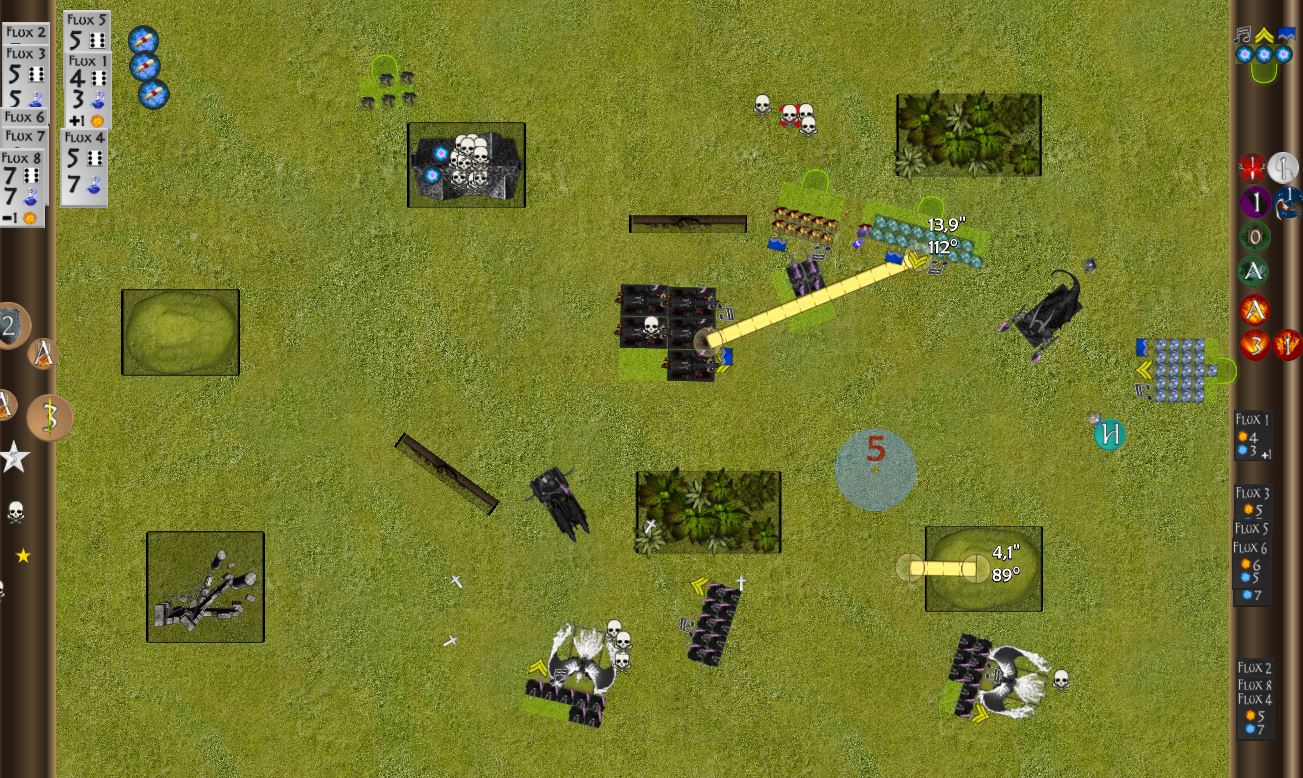The width and height of the screenshot is (1303, 778).
Task: Click the white star icon in left sidebar
Action: [14, 458]
